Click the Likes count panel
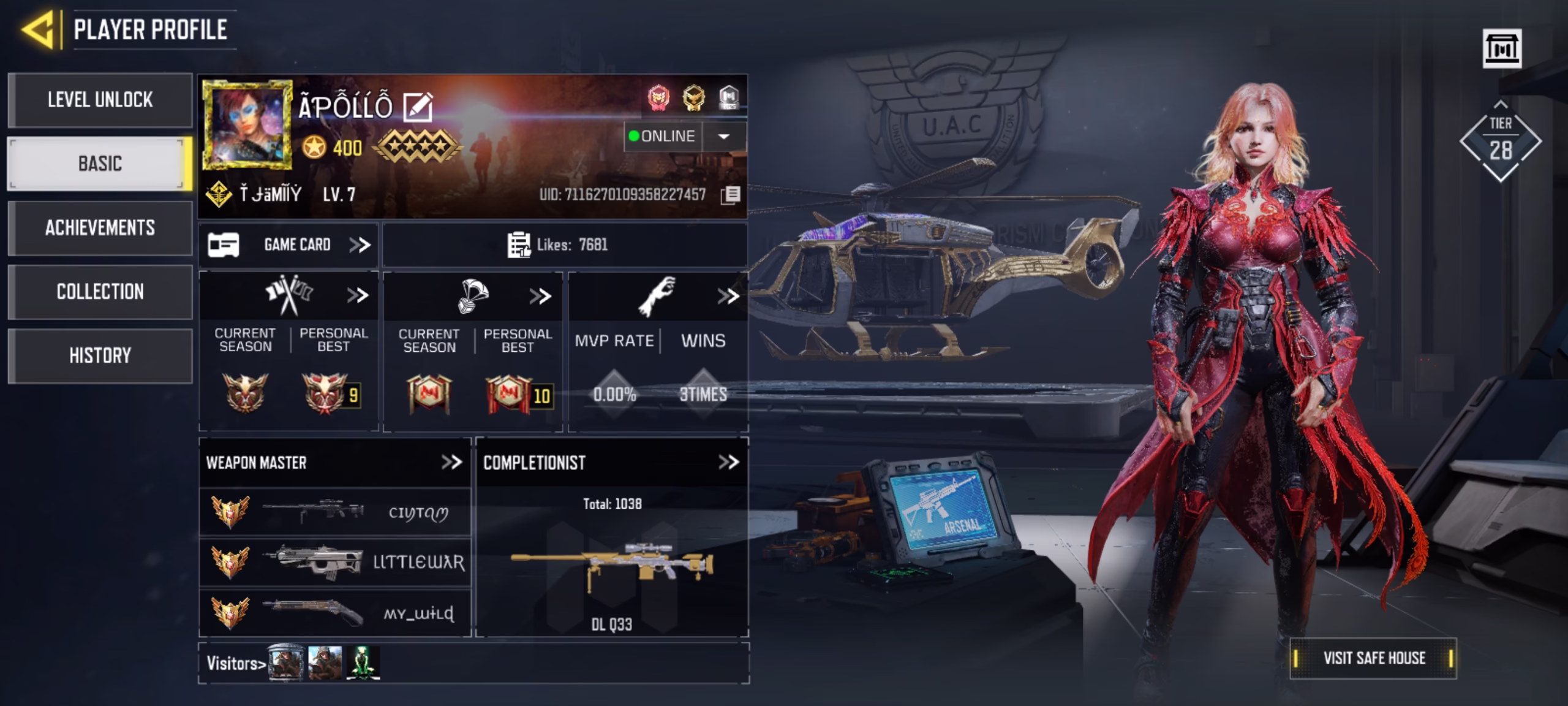 pyautogui.click(x=563, y=245)
